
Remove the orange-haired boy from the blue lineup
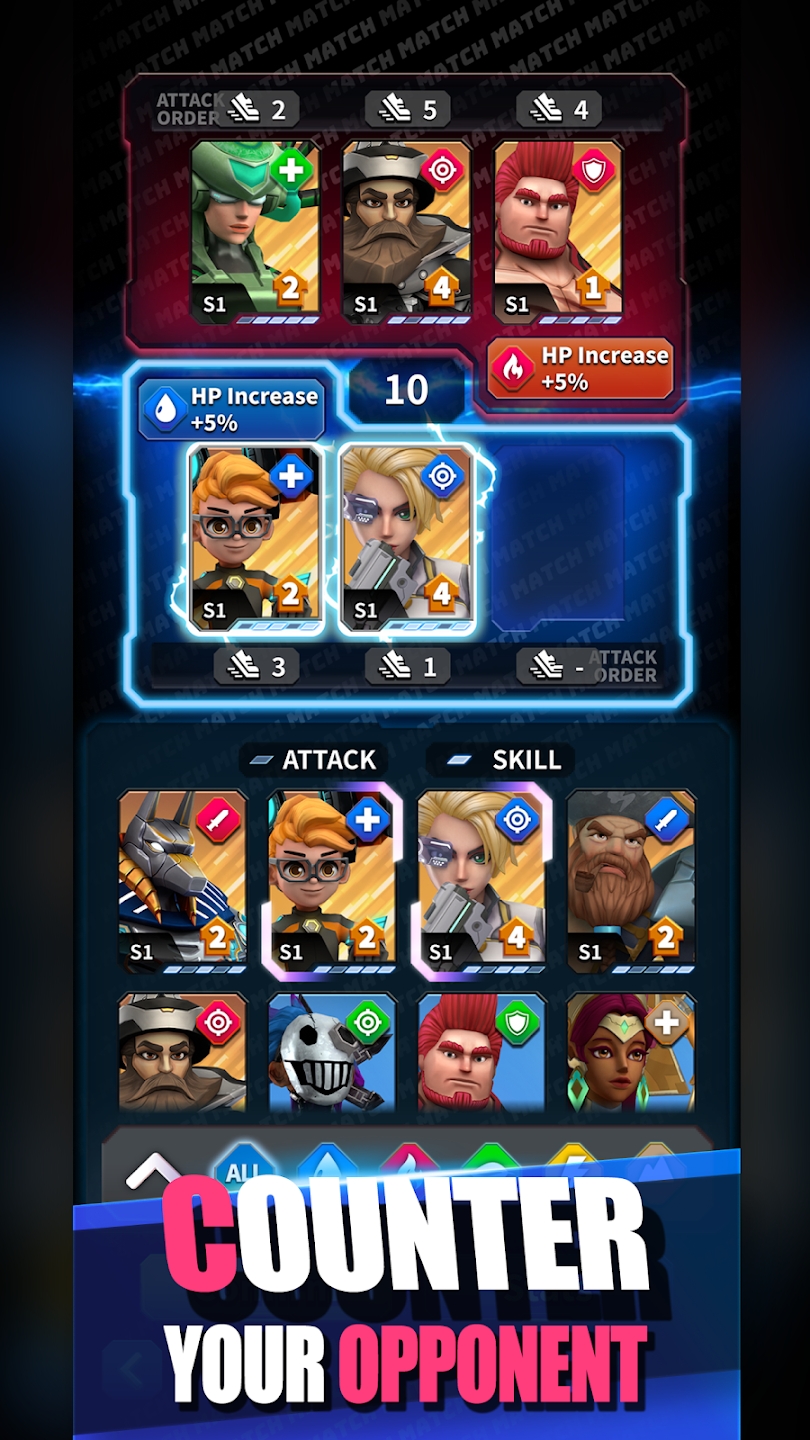click(x=255, y=539)
